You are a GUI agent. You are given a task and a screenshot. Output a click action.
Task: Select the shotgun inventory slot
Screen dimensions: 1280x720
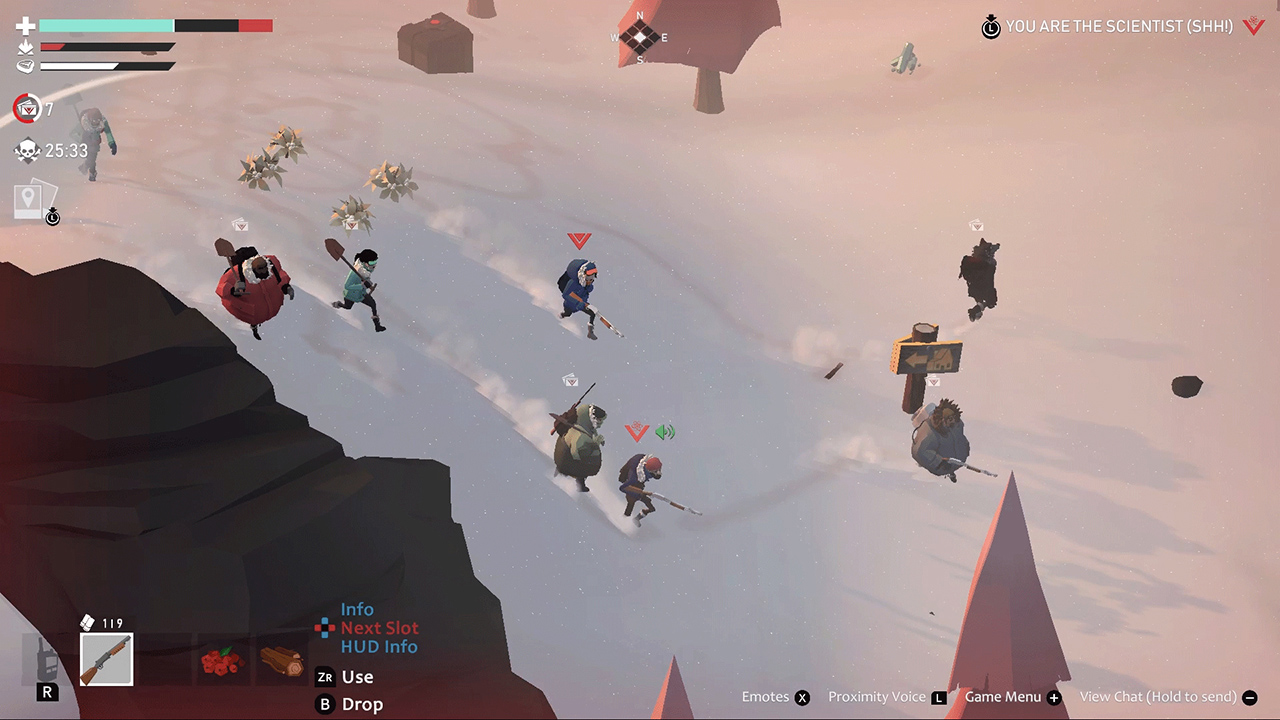pos(105,659)
